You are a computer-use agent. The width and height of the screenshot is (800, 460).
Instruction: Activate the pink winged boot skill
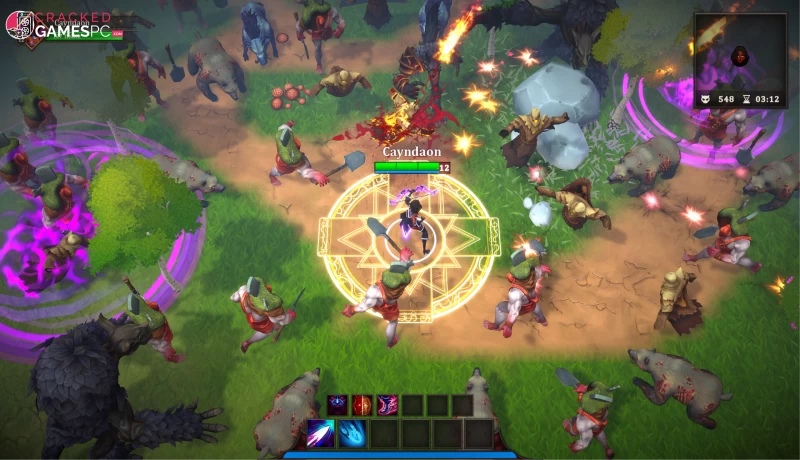click(x=386, y=405)
